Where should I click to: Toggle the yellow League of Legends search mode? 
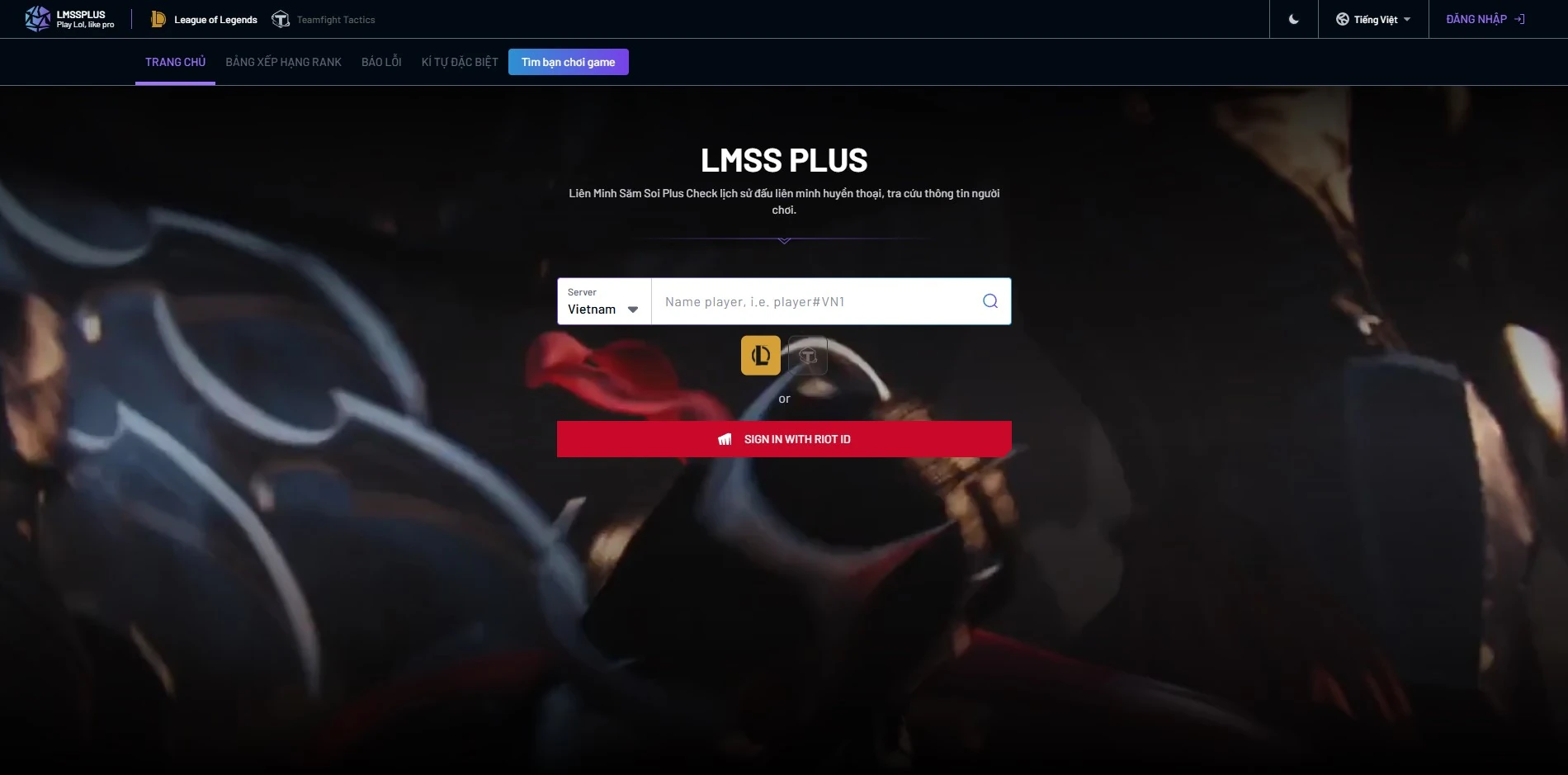760,355
